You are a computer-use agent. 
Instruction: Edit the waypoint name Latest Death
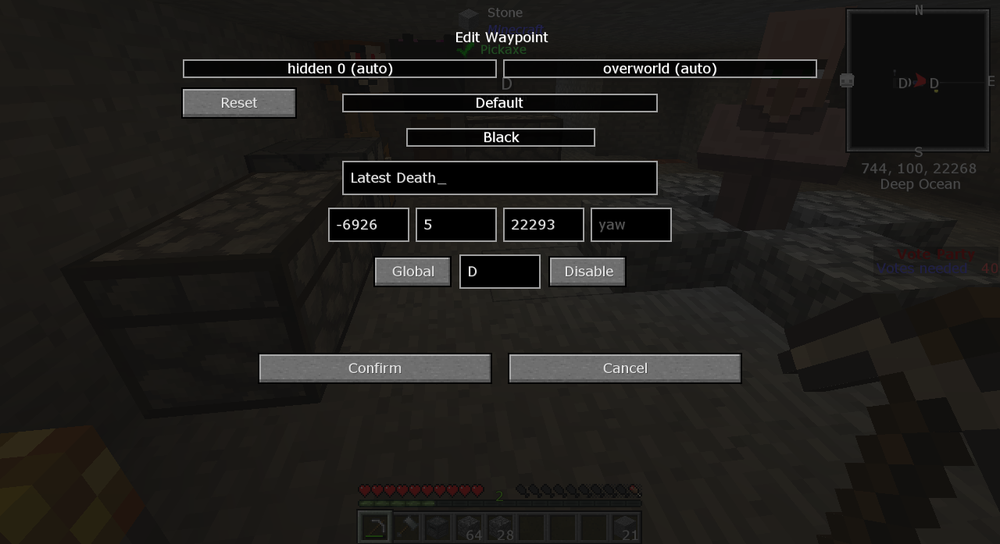click(x=499, y=178)
